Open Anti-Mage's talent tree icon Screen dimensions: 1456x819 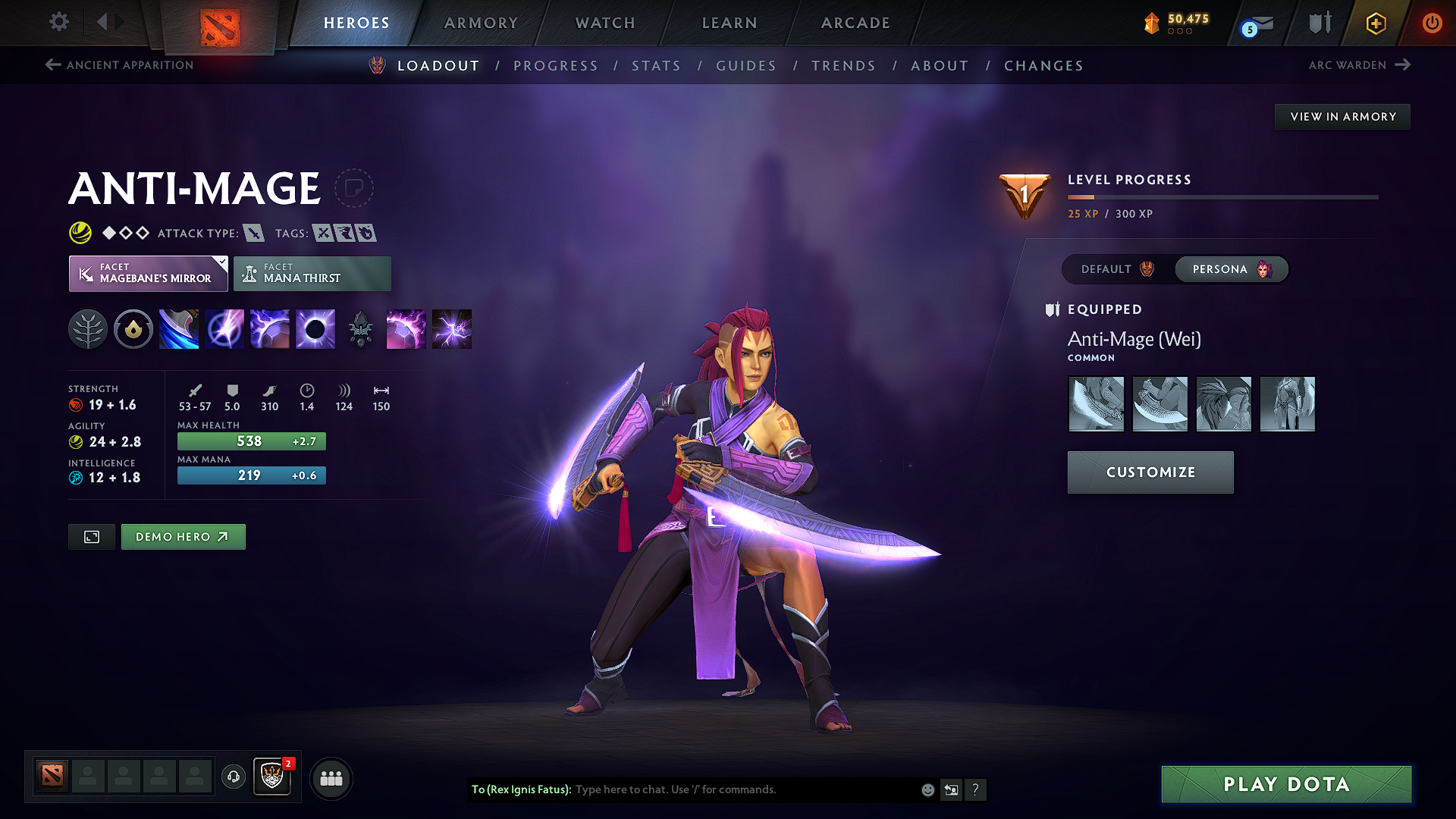coord(88,328)
